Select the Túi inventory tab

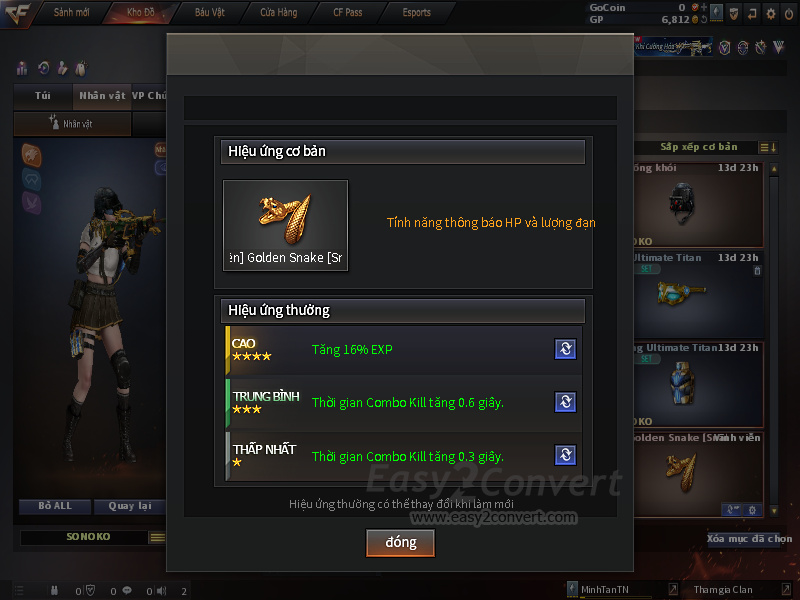pos(42,96)
